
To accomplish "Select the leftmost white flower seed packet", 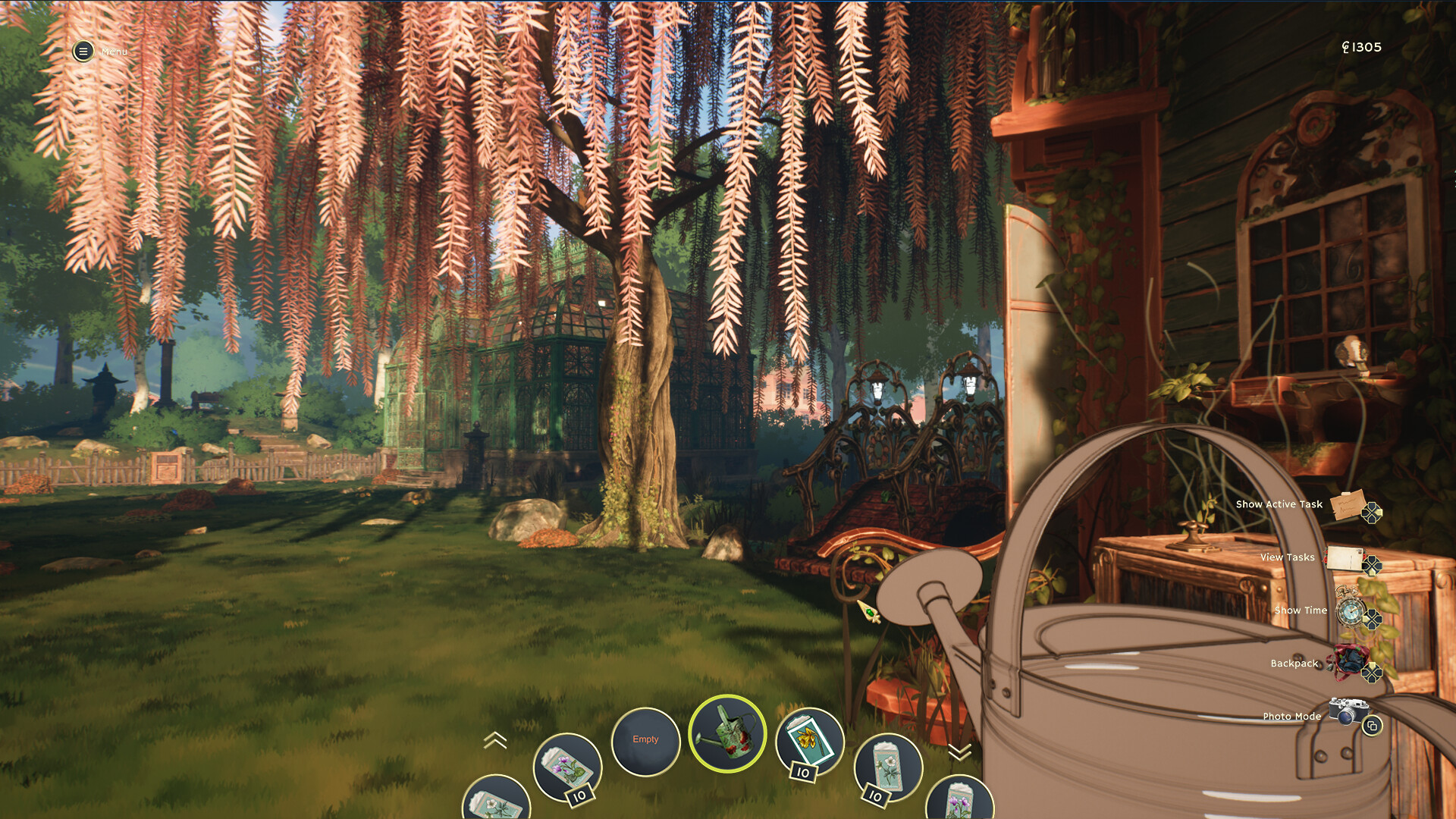I will click(x=497, y=800).
